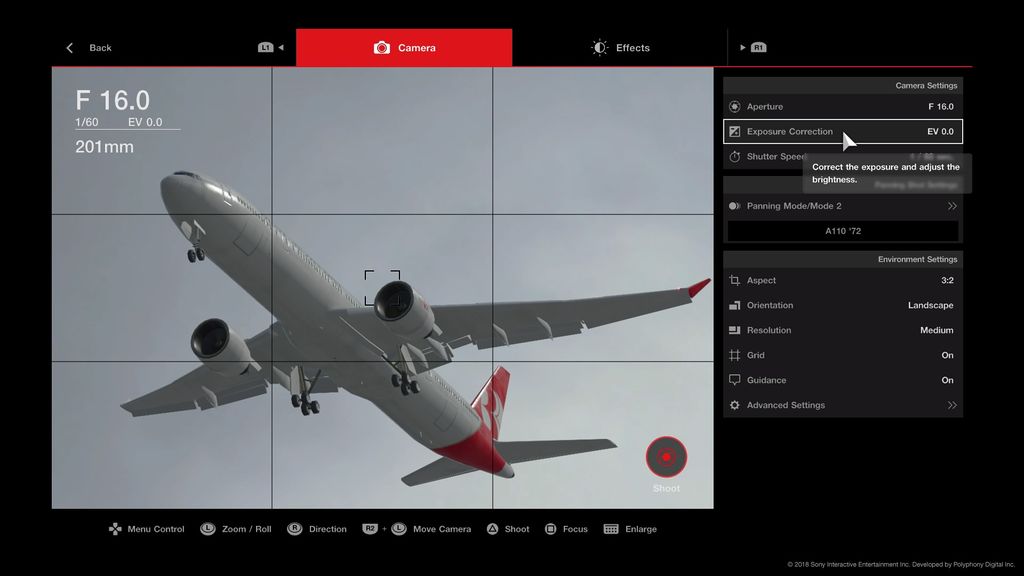Viewport: 1024px width, 576px height.
Task: Go back using the Back button
Action: pos(90,48)
